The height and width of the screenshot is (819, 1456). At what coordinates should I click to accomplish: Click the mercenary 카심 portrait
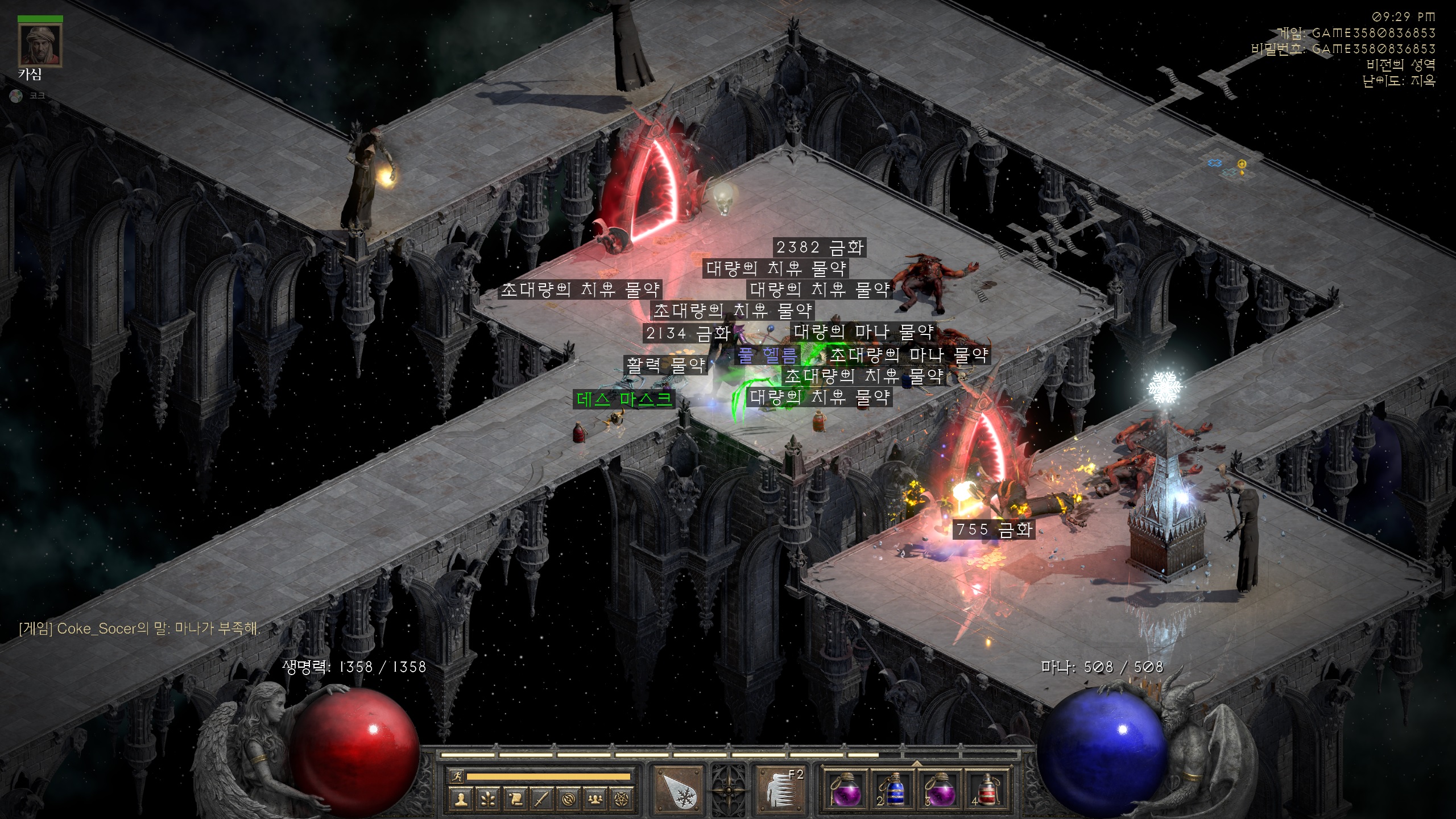(40, 45)
